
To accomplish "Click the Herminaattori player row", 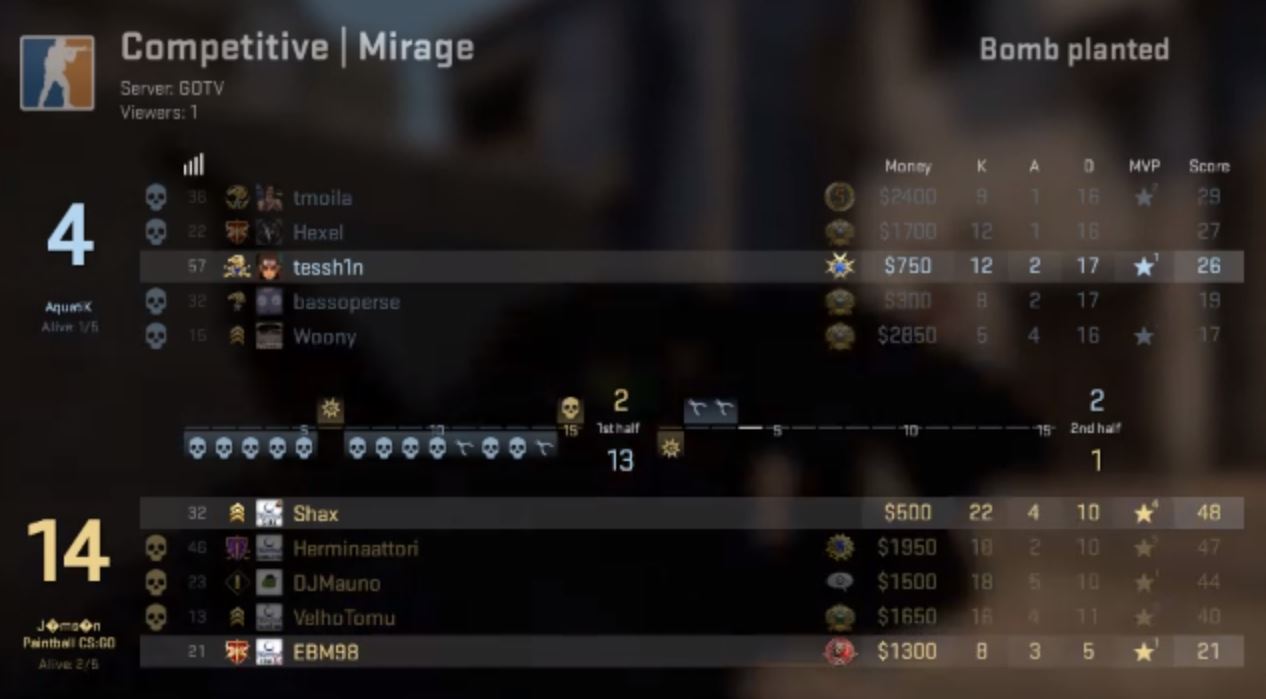I will point(355,548).
